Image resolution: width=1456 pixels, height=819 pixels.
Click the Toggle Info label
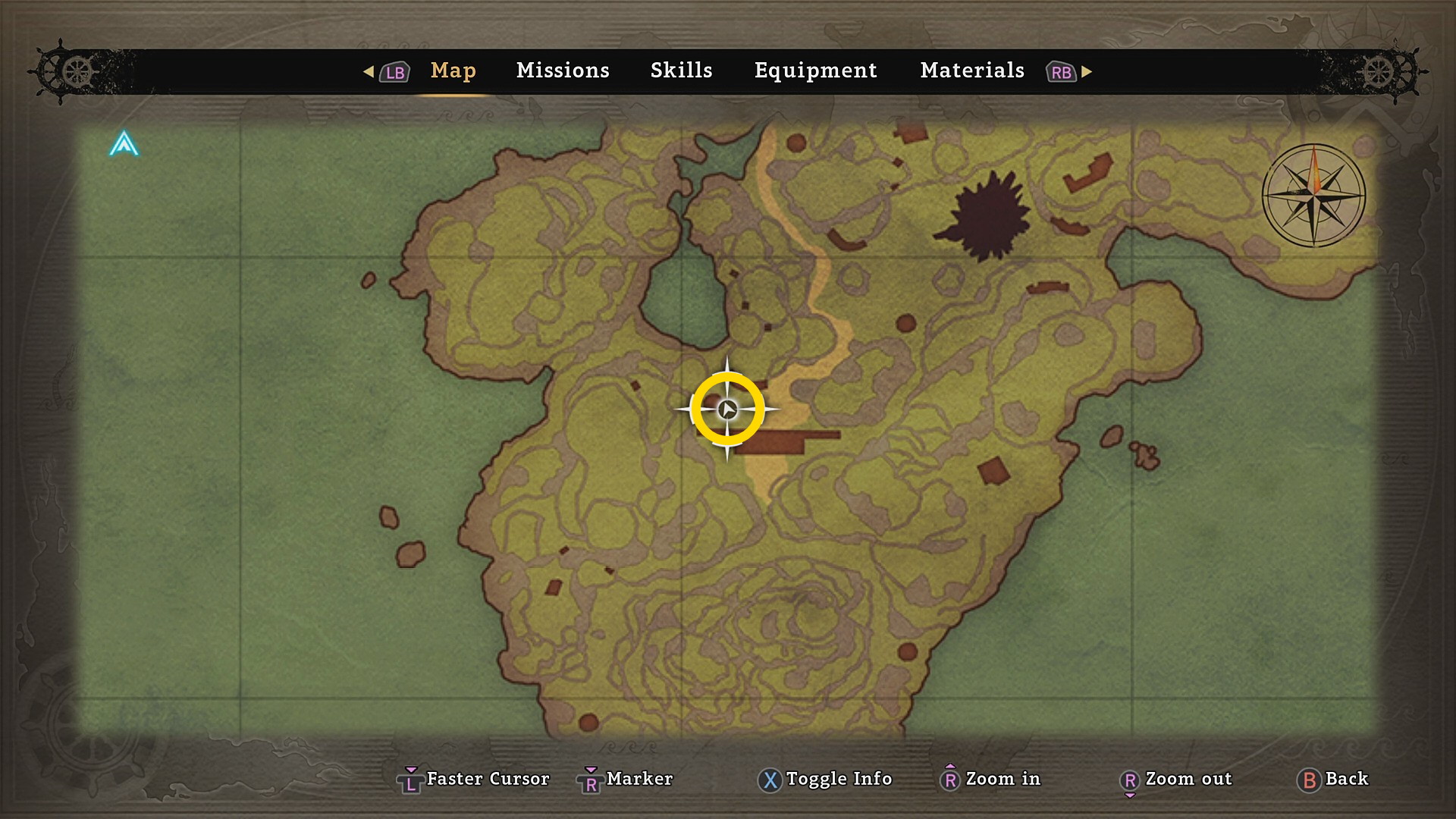tap(839, 779)
